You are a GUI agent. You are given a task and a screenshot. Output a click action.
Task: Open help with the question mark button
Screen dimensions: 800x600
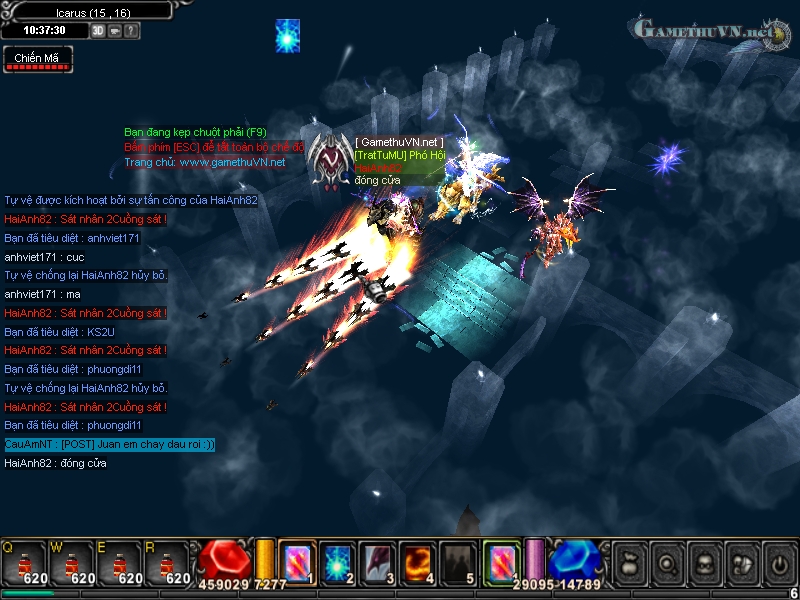point(132,30)
